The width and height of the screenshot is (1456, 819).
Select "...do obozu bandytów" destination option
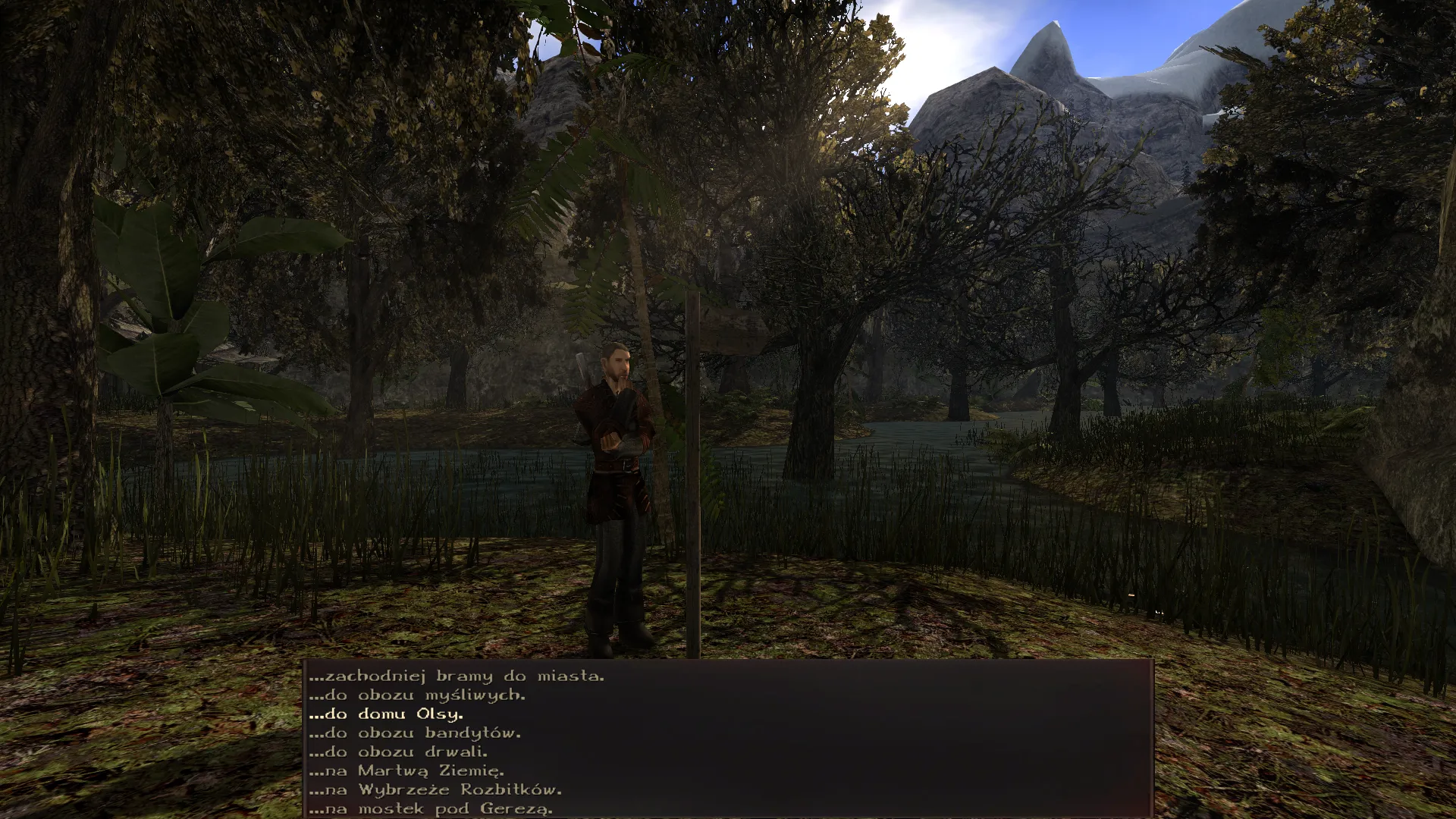tap(416, 733)
